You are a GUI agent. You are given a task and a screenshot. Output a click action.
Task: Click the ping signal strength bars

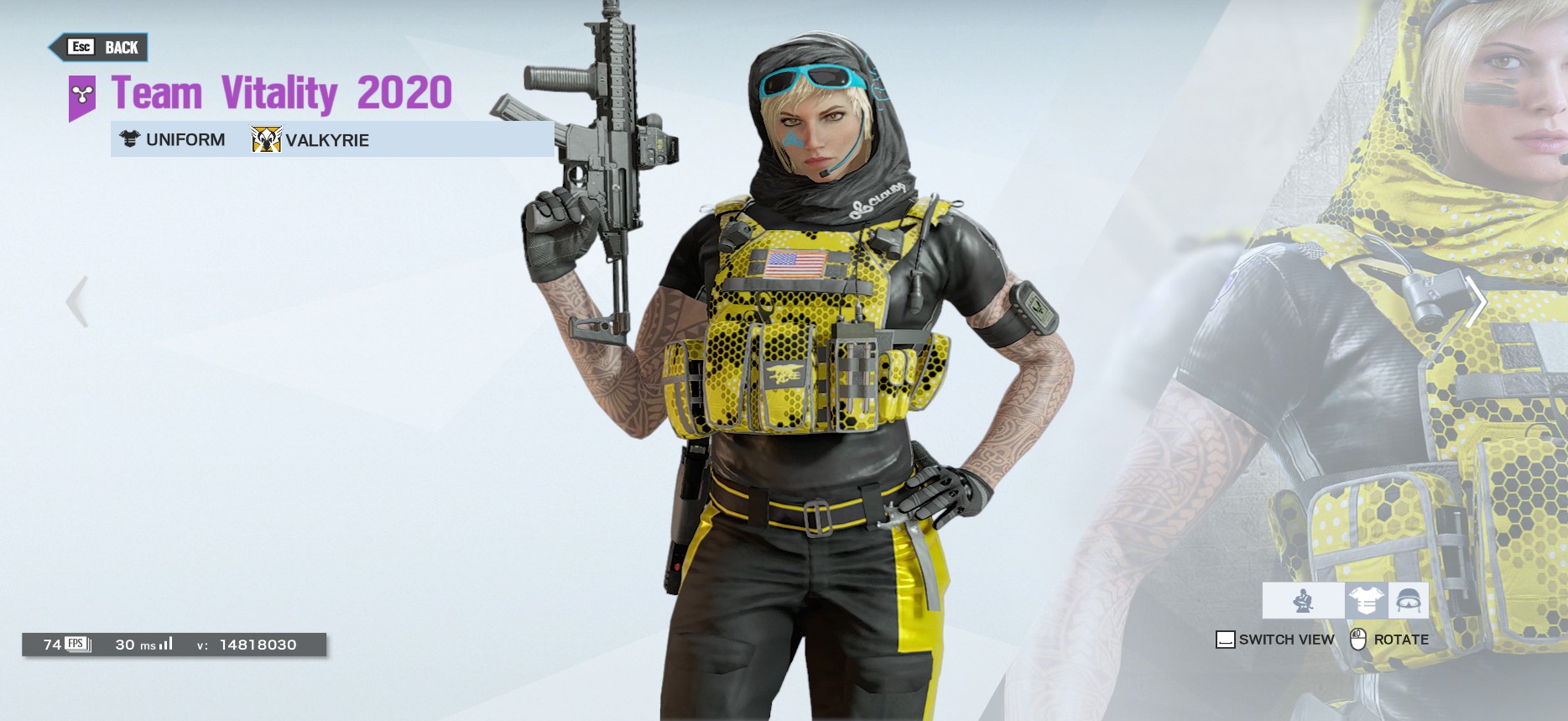tap(165, 646)
